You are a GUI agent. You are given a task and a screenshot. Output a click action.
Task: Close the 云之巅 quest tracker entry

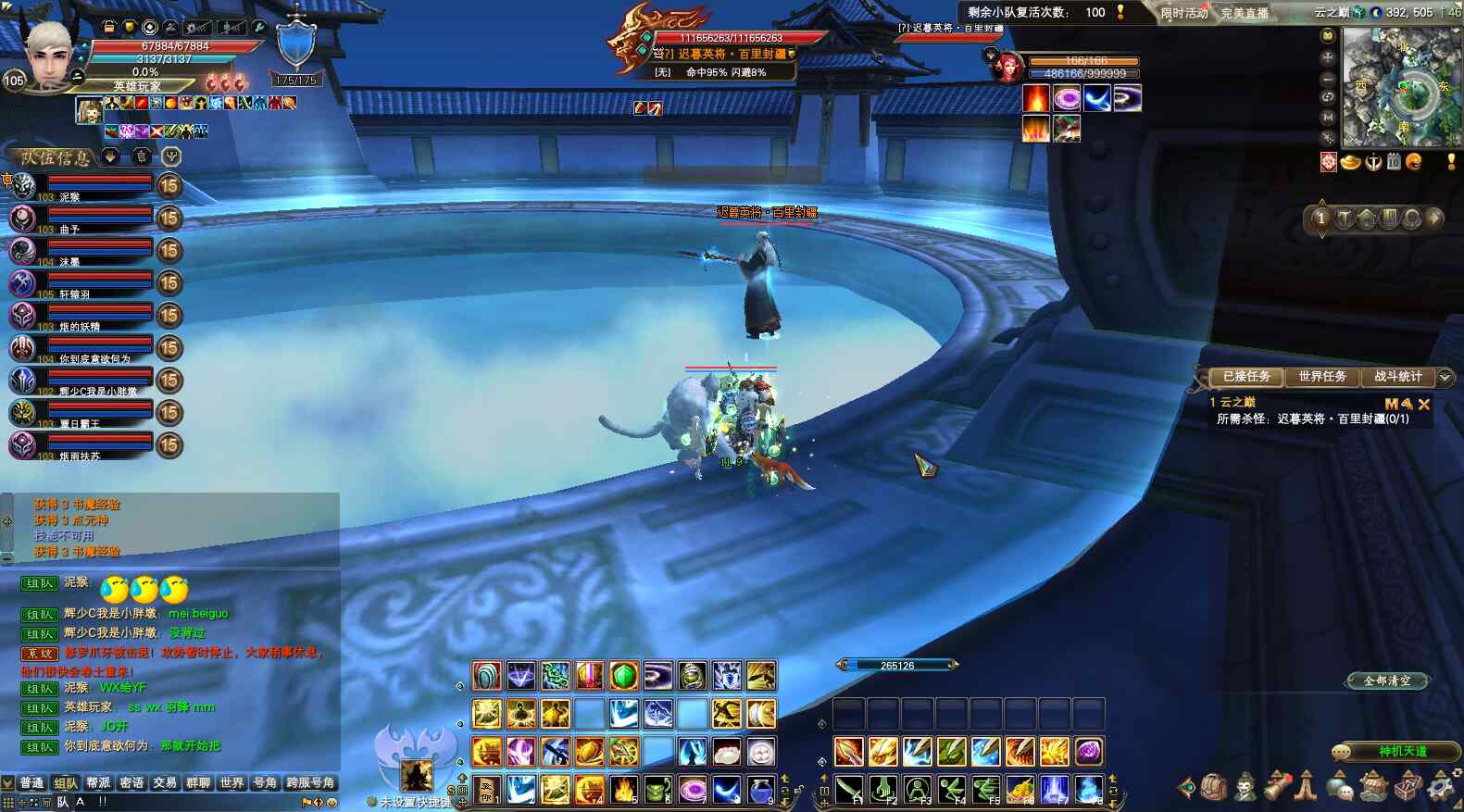coord(1424,404)
